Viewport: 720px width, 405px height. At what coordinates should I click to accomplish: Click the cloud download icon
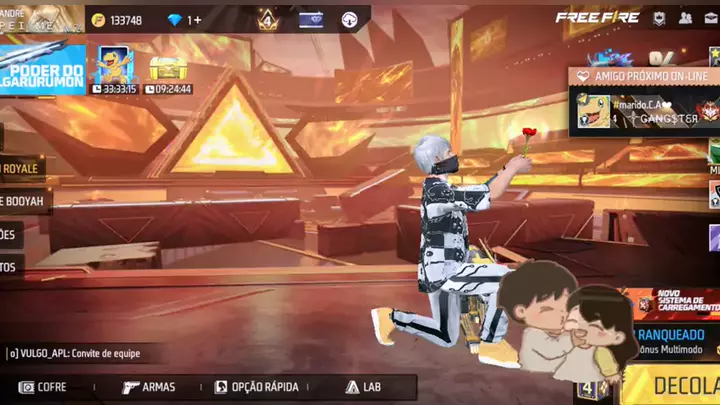pyautogui.click(x=349, y=19)
